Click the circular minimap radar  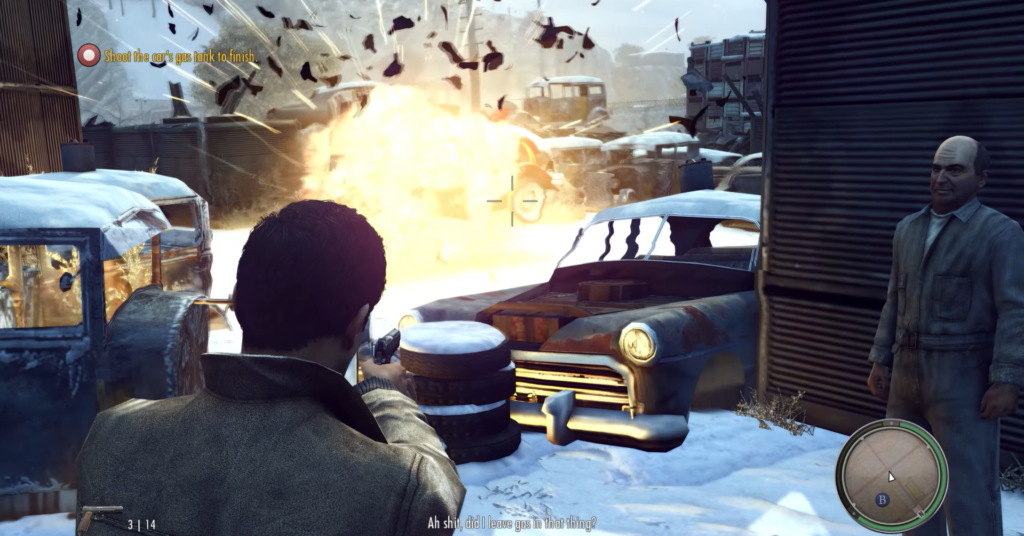(891, 475)
